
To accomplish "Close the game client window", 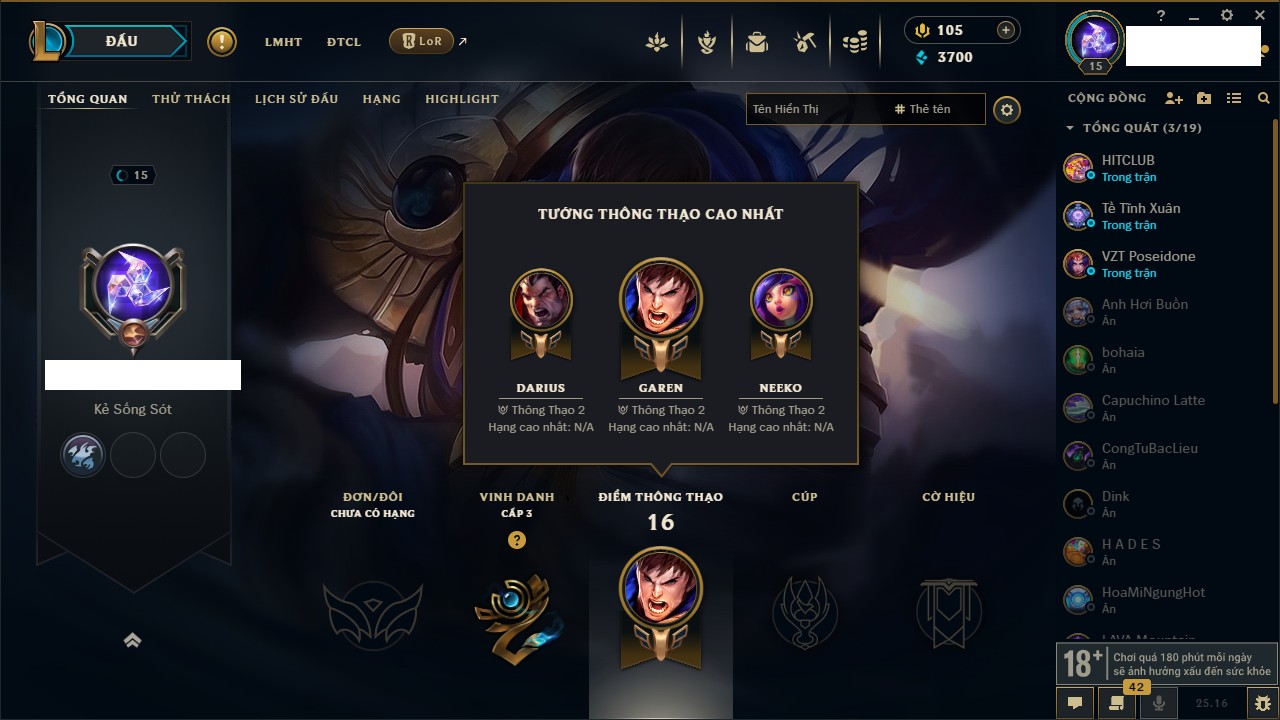I will (1260, 16).
